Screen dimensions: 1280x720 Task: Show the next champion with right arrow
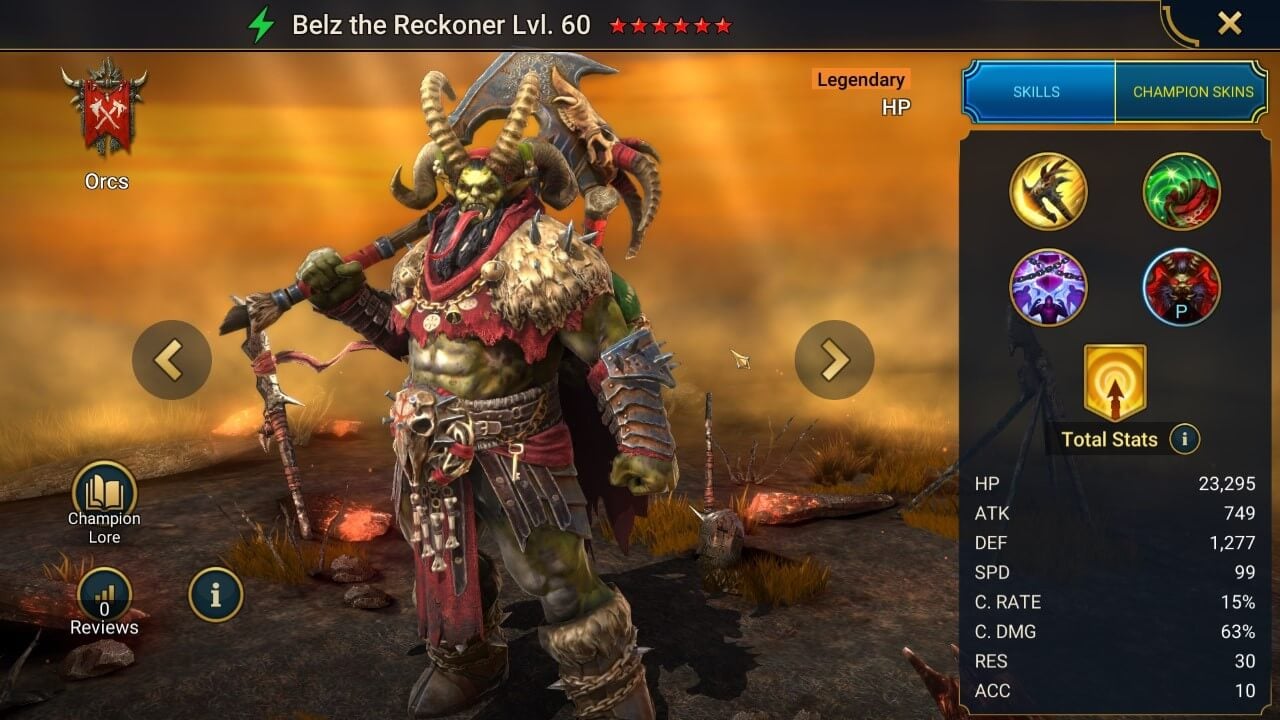point(834,360)
